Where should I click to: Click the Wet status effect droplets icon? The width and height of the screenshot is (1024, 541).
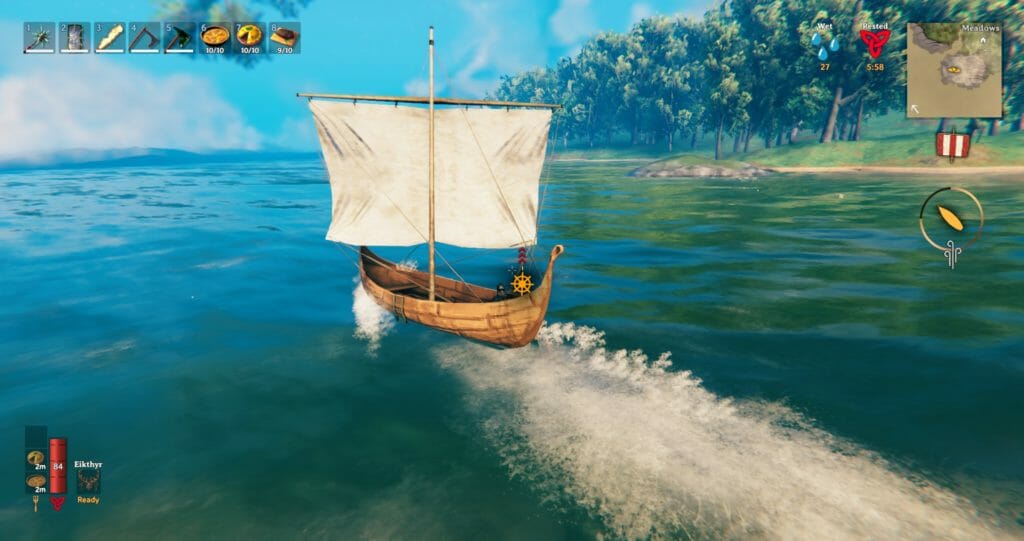(x=826, y=46)
